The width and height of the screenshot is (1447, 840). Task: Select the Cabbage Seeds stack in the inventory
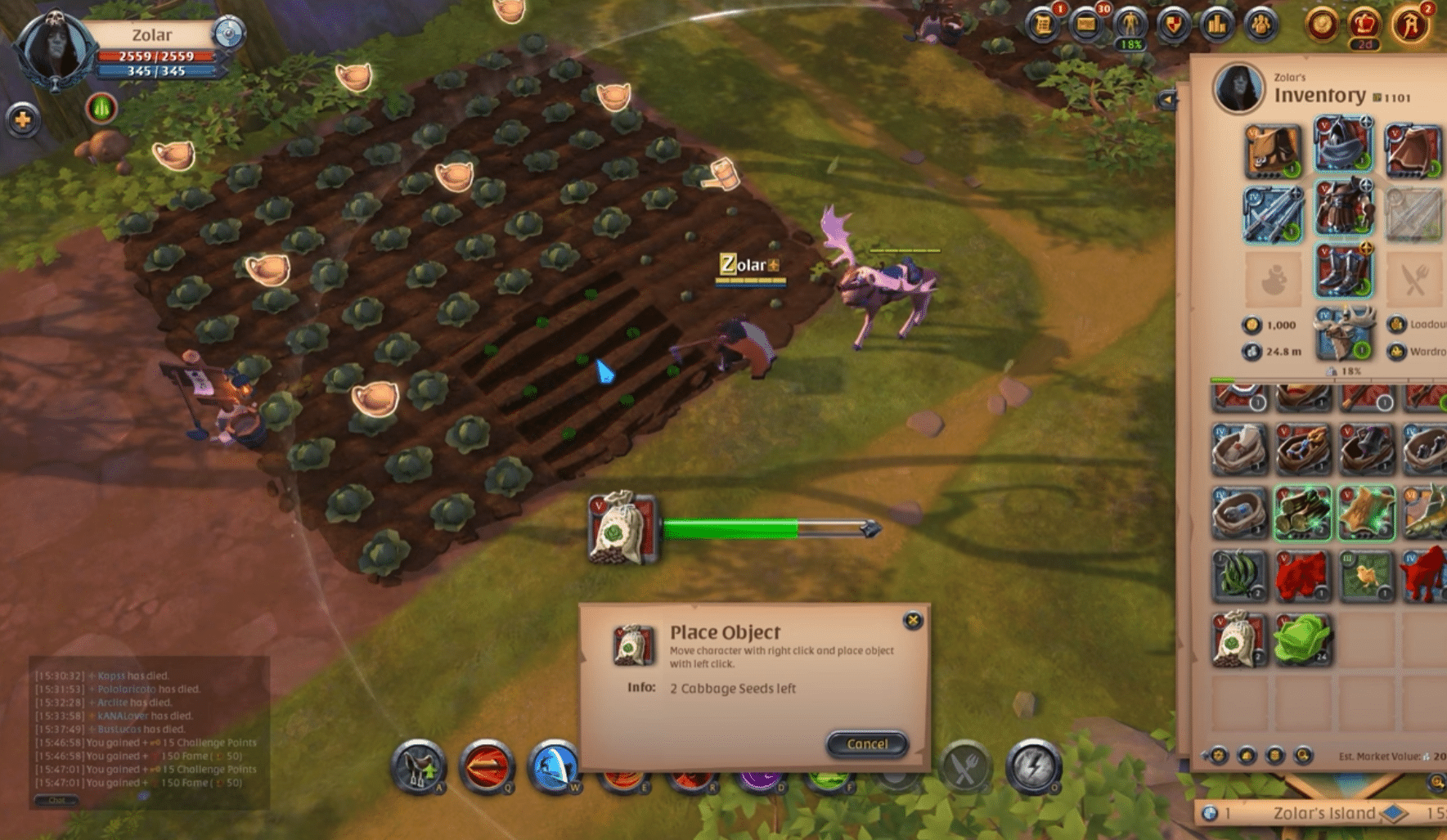(x=1235, y=642)
